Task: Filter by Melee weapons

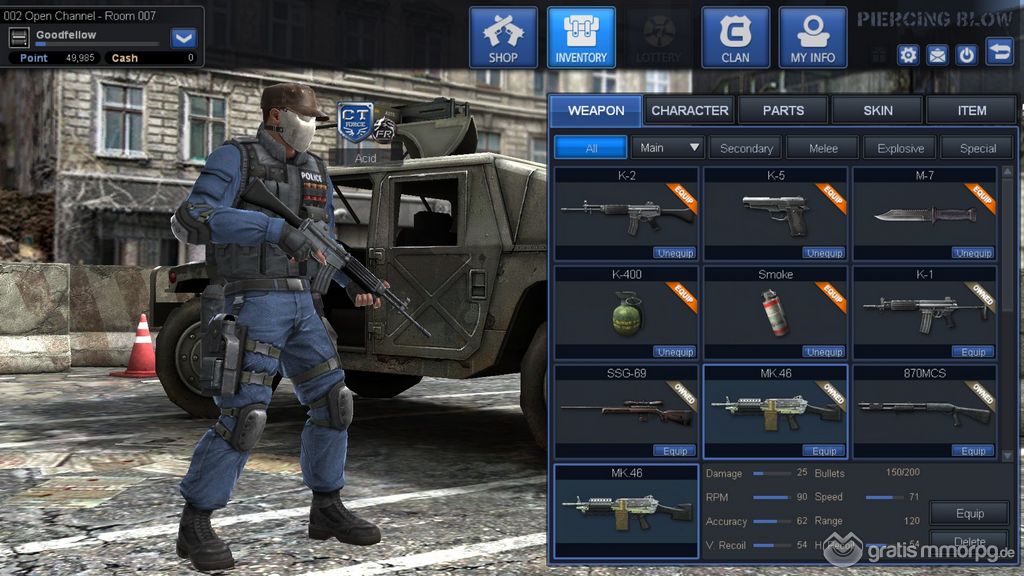Action: (823, 148)
